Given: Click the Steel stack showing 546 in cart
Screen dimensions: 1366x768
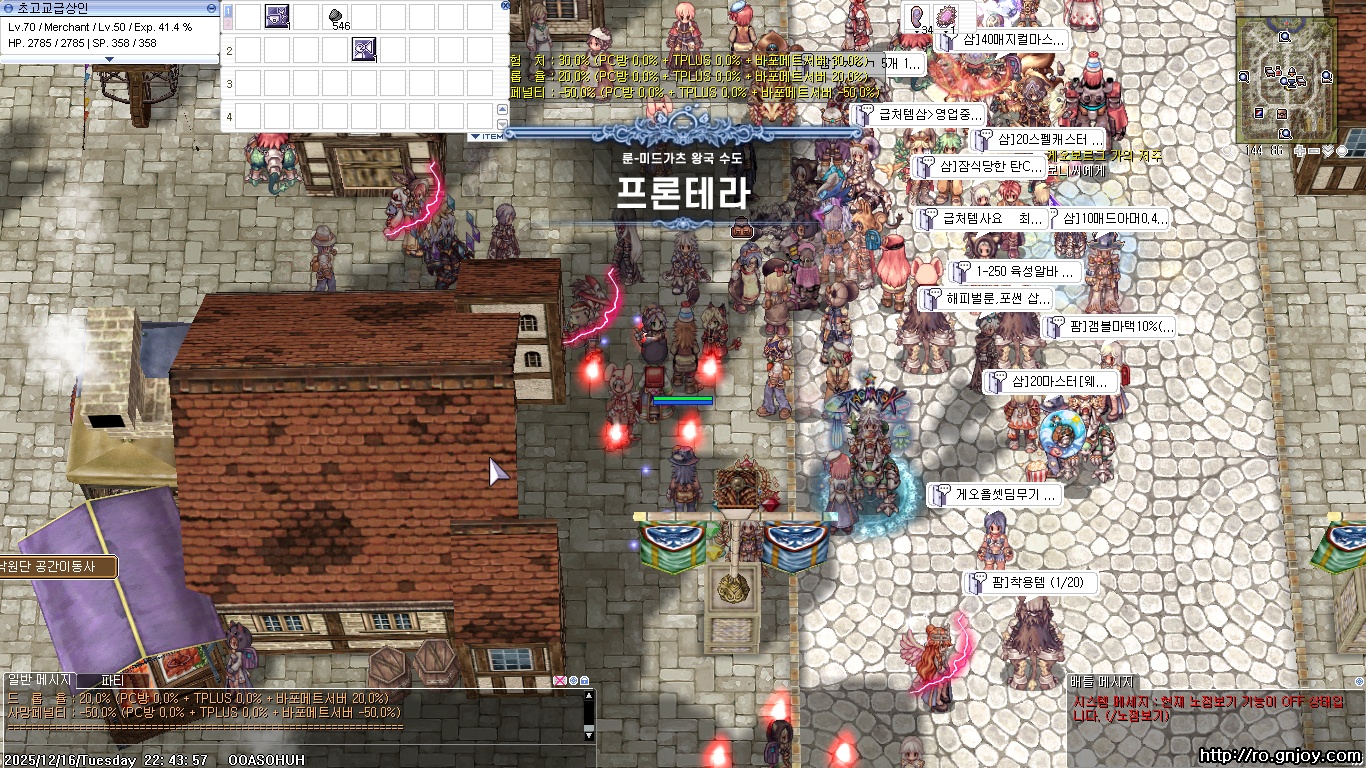Looking at the screenshot, I should point(336,15).
